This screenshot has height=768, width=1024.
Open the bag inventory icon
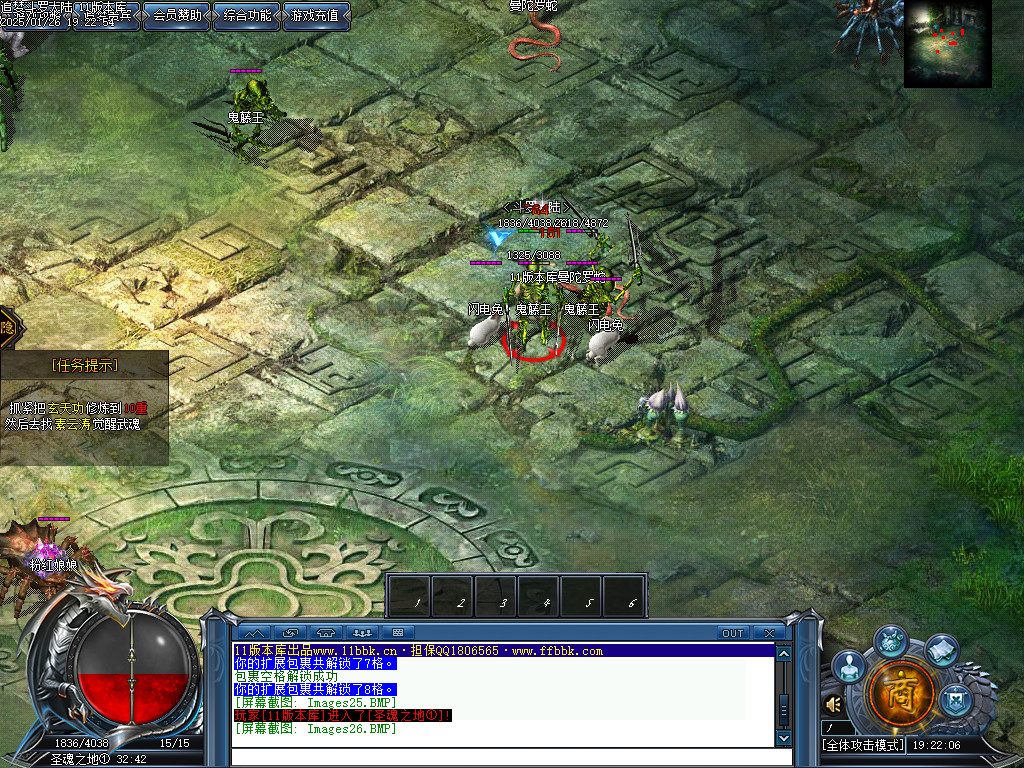pyautogui.click(x=891, y=640)
